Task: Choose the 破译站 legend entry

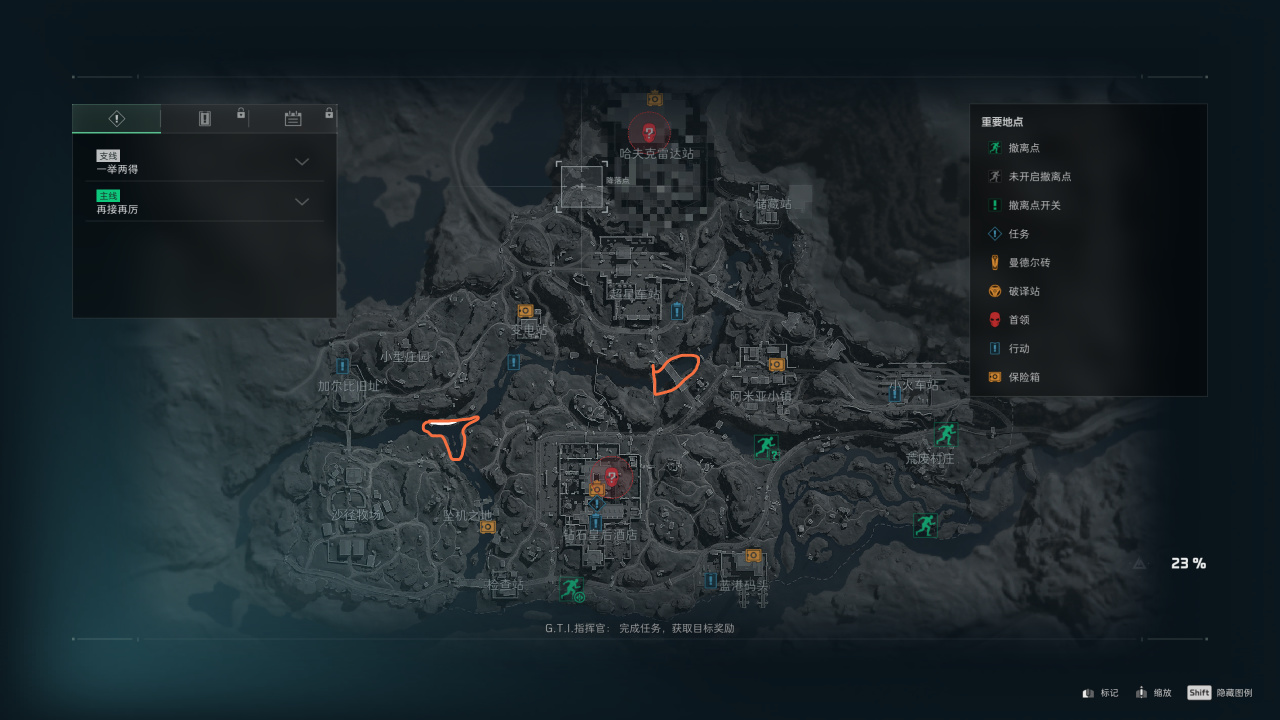Action: click(1024, 292)
